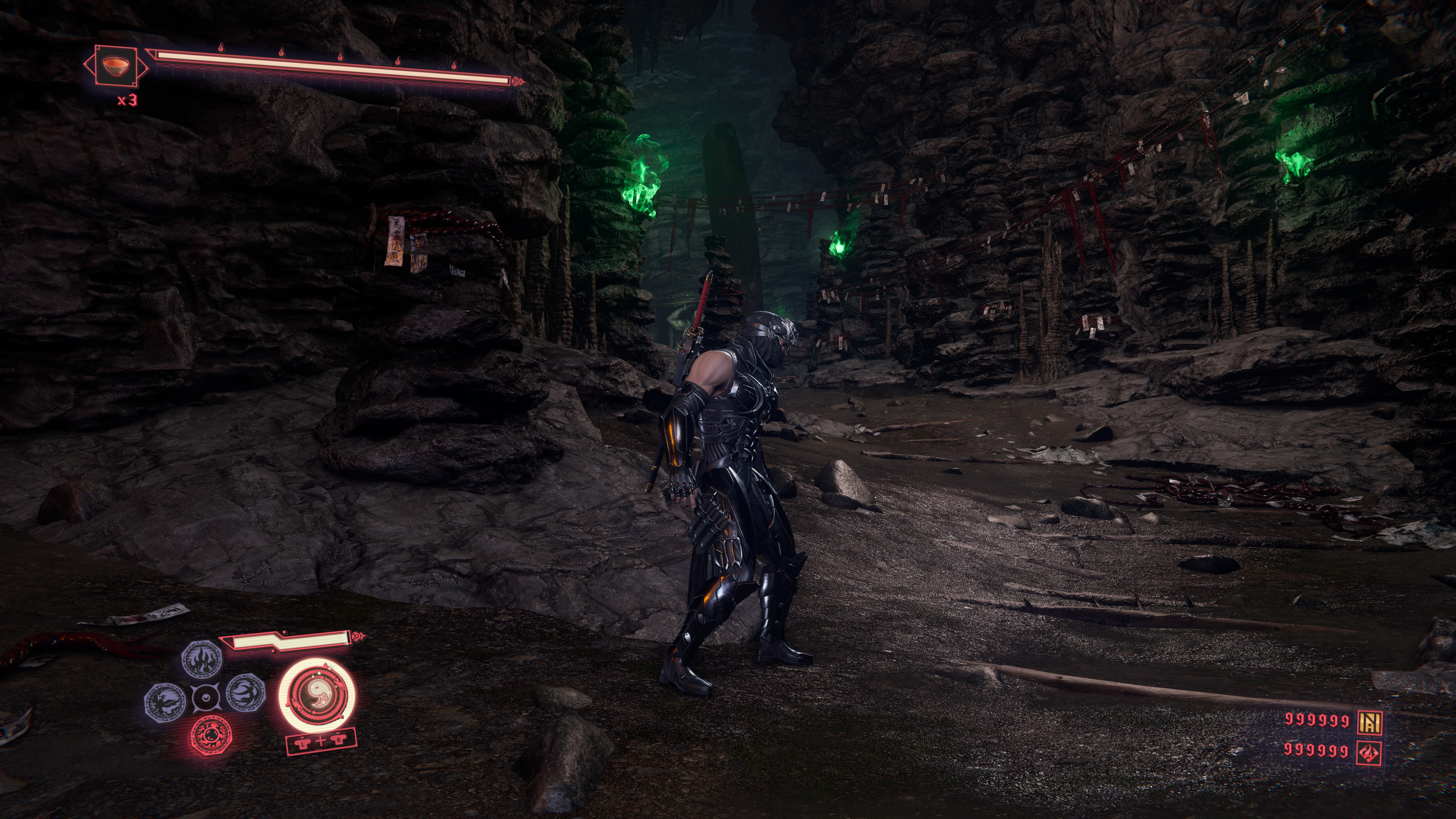The width and height of the screenshot is (1456, 819).
Task: Select the highlighted red sun emblem
Action: pos(211,735)
